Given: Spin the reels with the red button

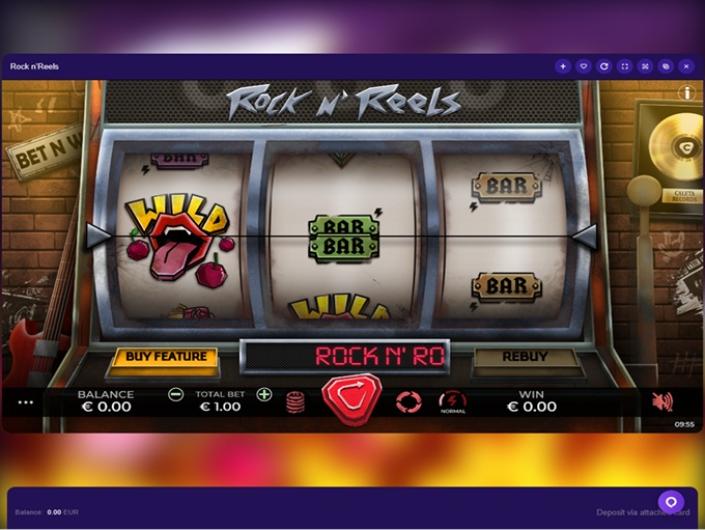Looking at the screenshot, I should [351, 397].
